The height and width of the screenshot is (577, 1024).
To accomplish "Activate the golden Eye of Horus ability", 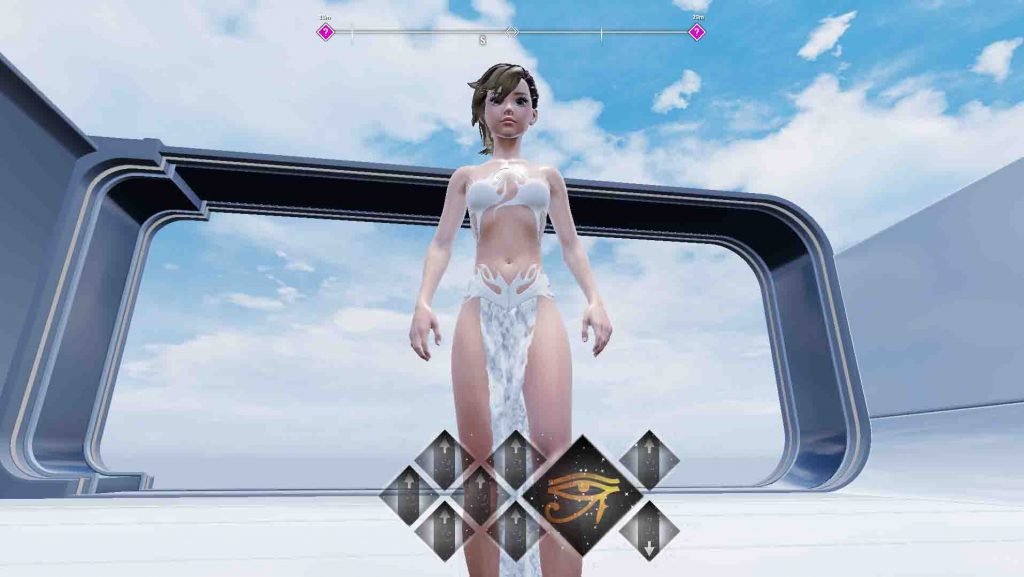I will coord(583,495).
